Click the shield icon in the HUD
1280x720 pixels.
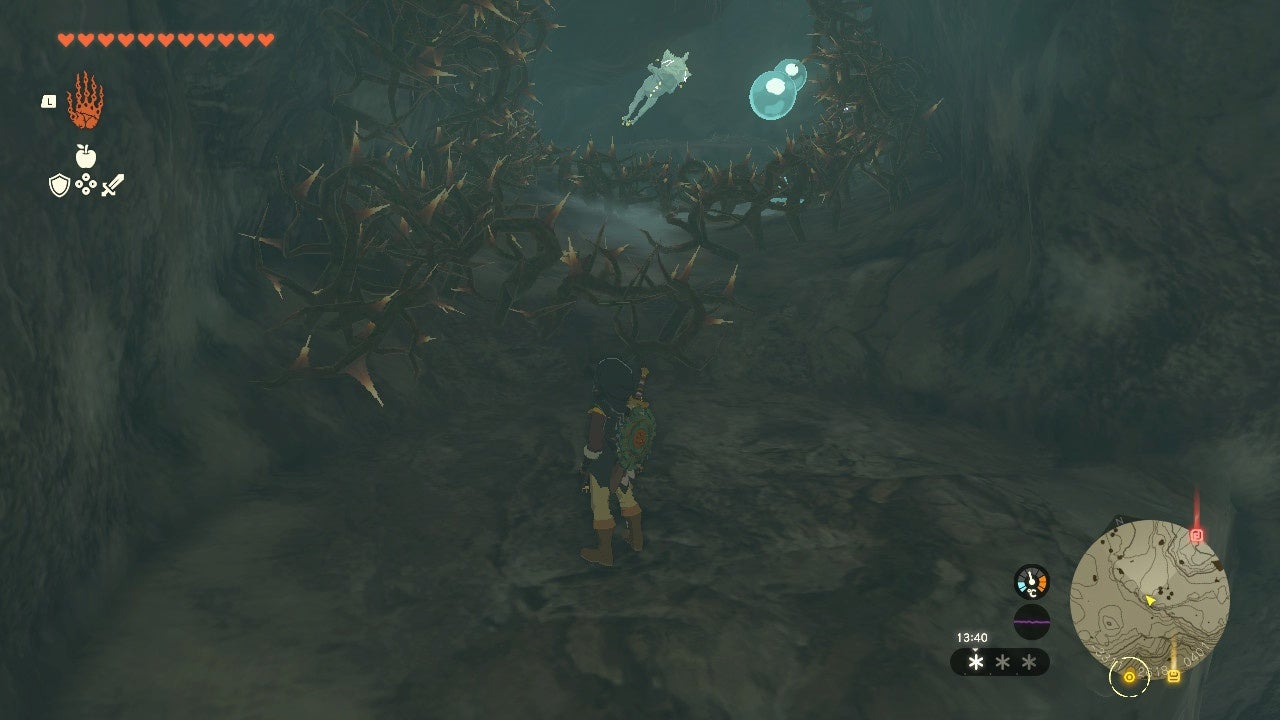click(x=59, y=185)
